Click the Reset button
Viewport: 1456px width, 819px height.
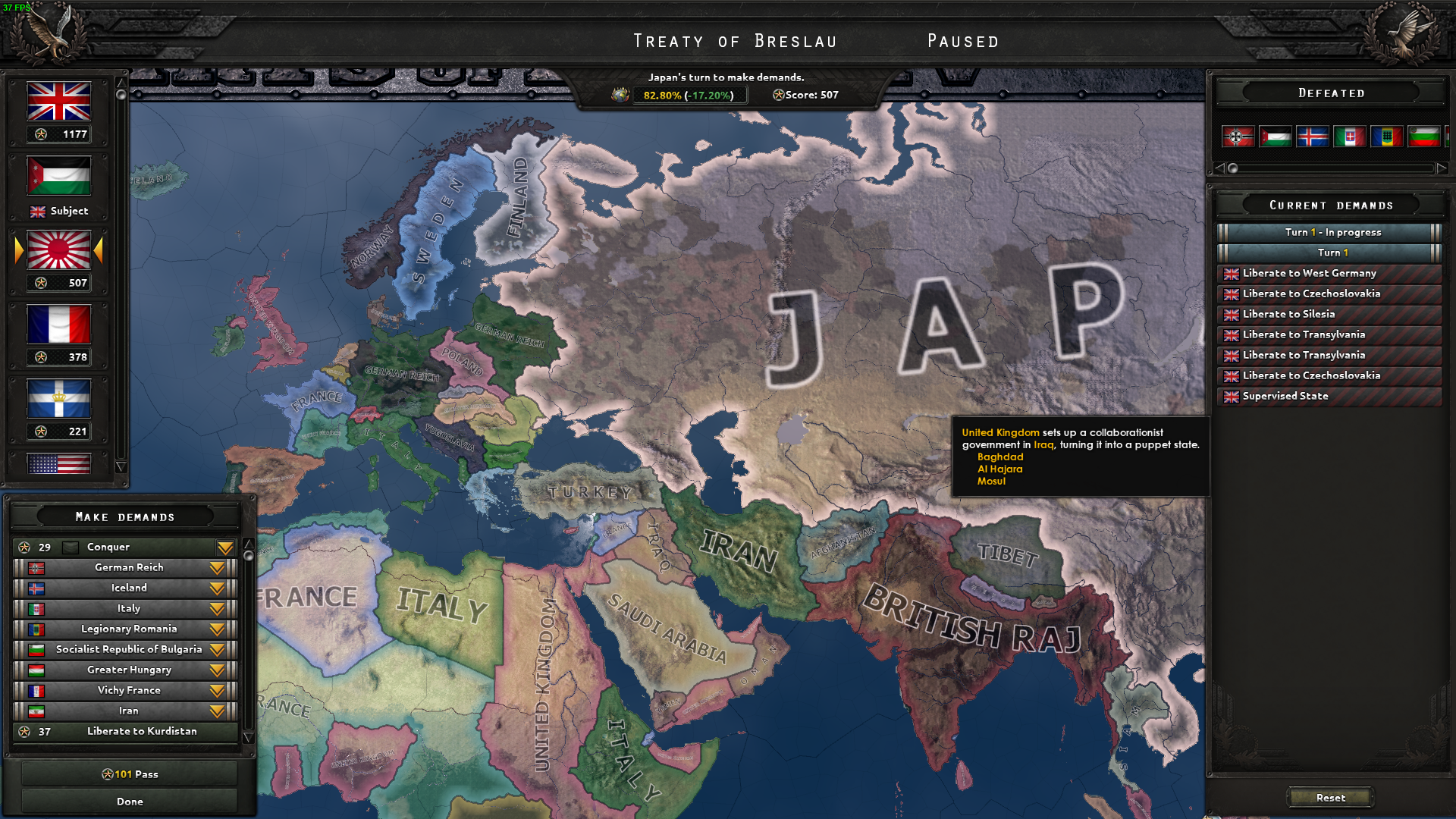tap(1331, 797)
